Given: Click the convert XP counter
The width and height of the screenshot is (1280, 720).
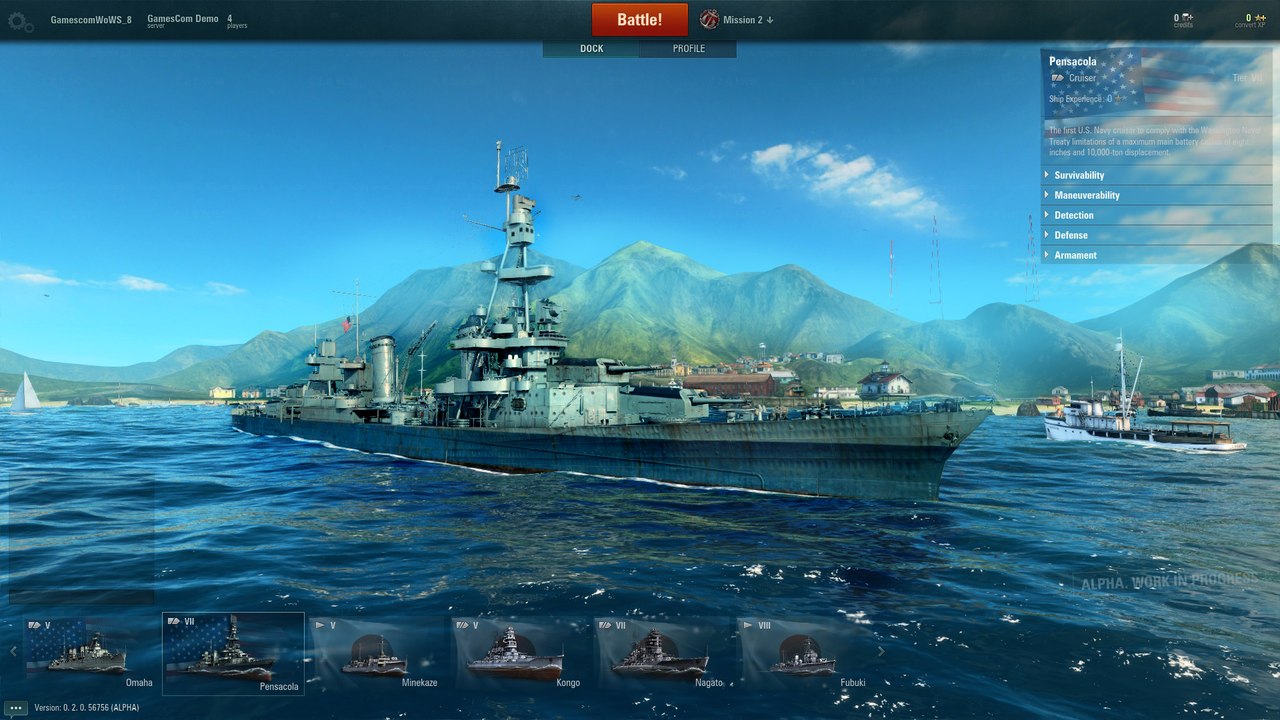Looking at the screenshot, I should [x=1249, y=20].
